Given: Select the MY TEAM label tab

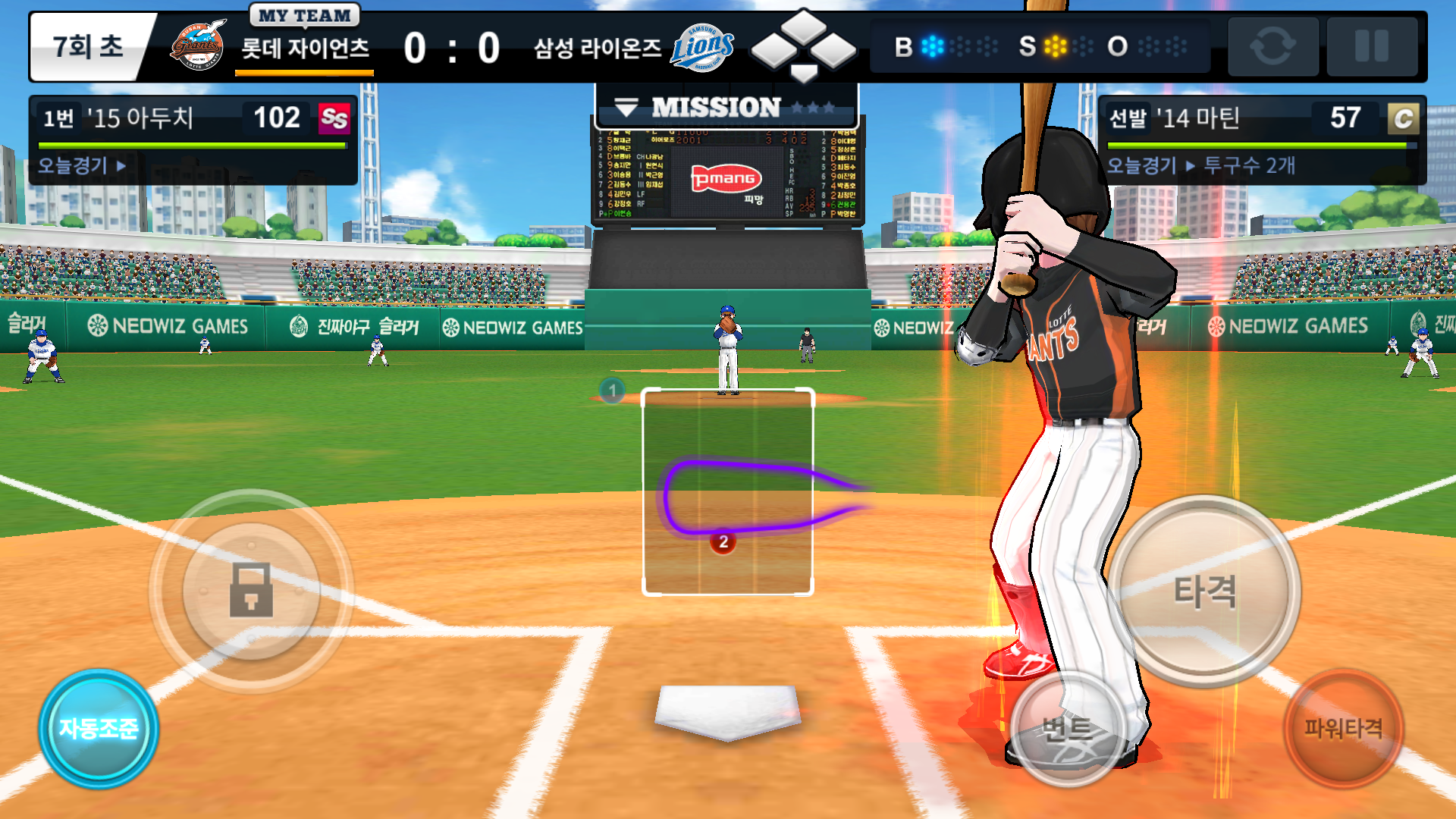Looking at the screenshot, I should 303,14.
